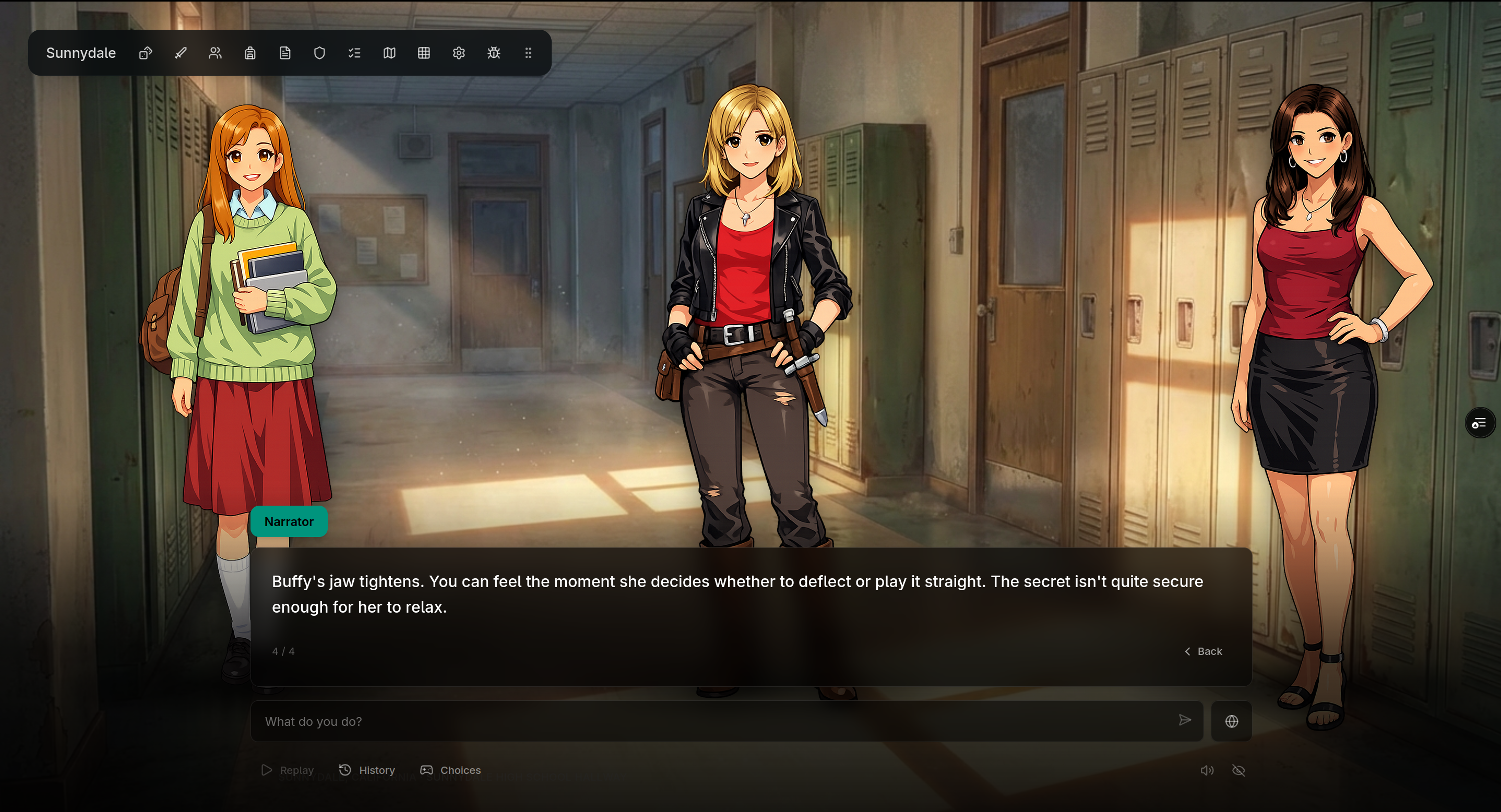This screenshot has width=1501, height=812.
Task: Show the Choices options
Action: 451,770
